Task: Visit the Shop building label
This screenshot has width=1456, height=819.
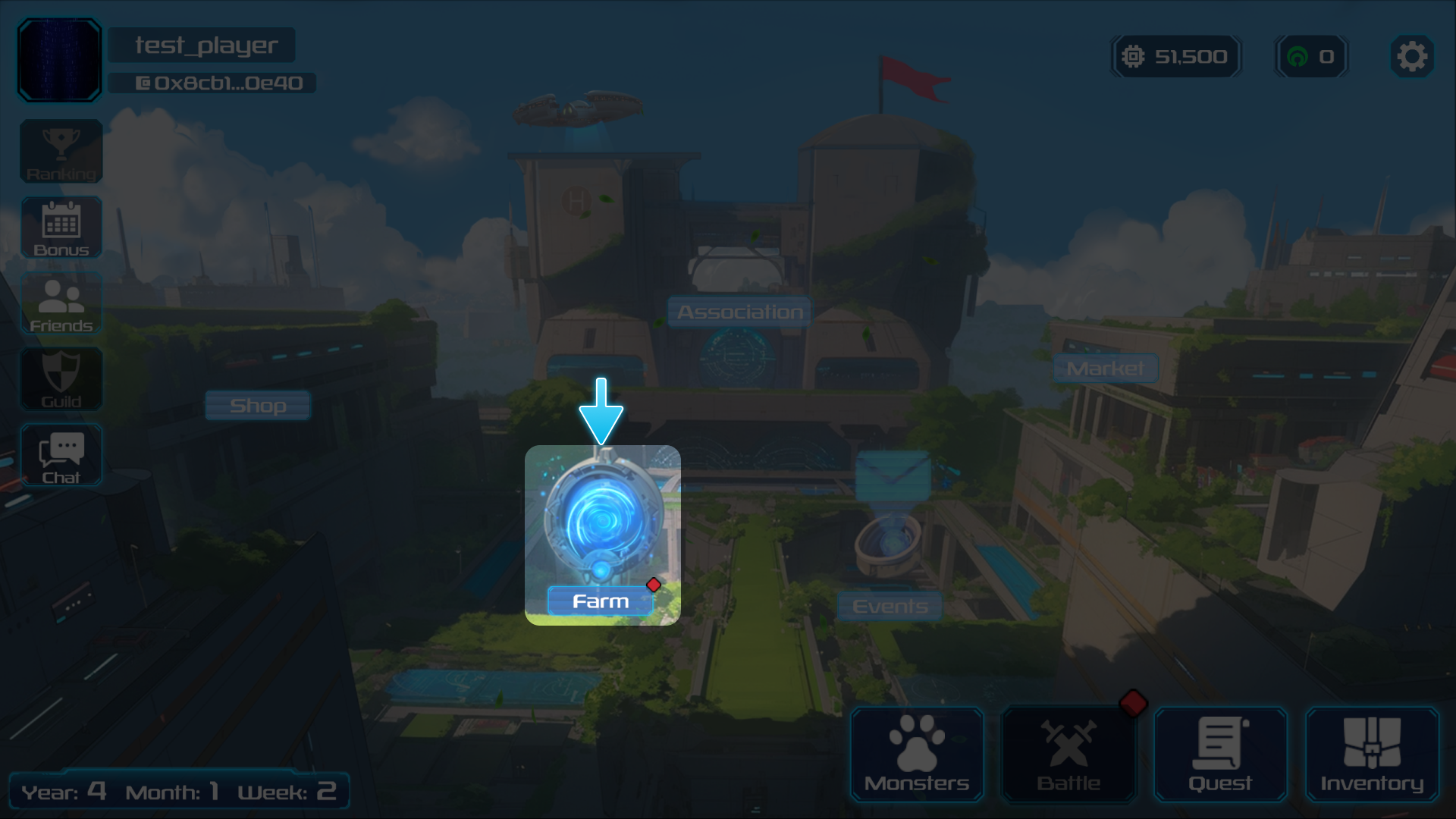Action: click(x=258, y=406)
